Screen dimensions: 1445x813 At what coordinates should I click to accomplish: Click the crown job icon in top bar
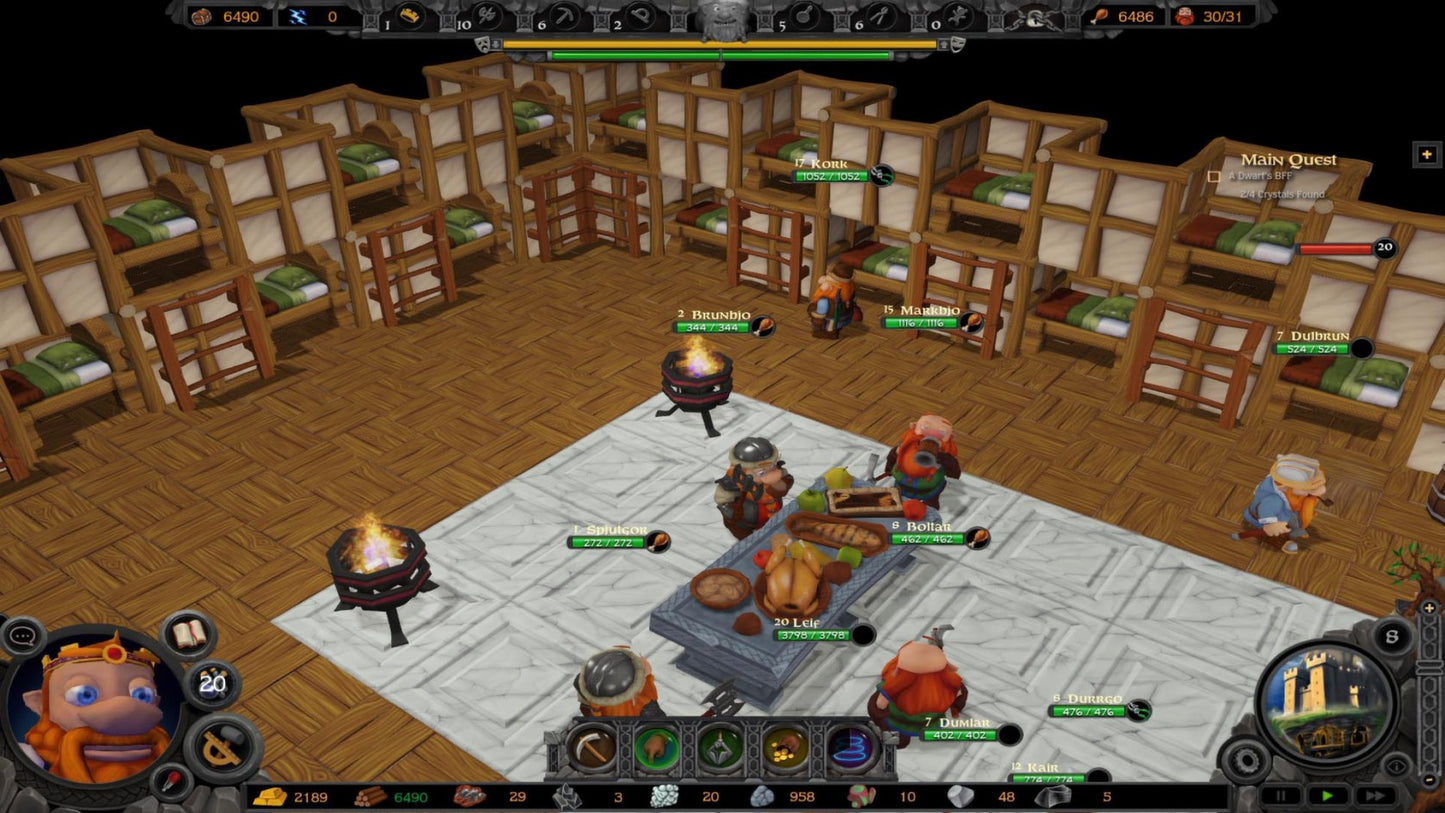411,16
